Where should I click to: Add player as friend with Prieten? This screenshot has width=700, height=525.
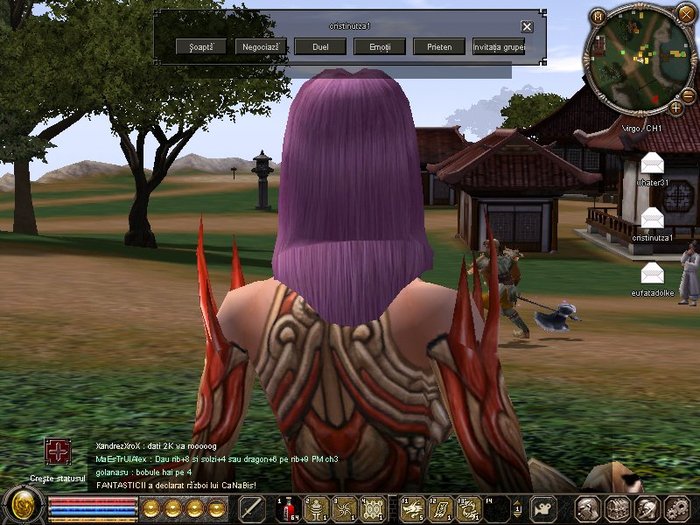[x=438, y=46]
